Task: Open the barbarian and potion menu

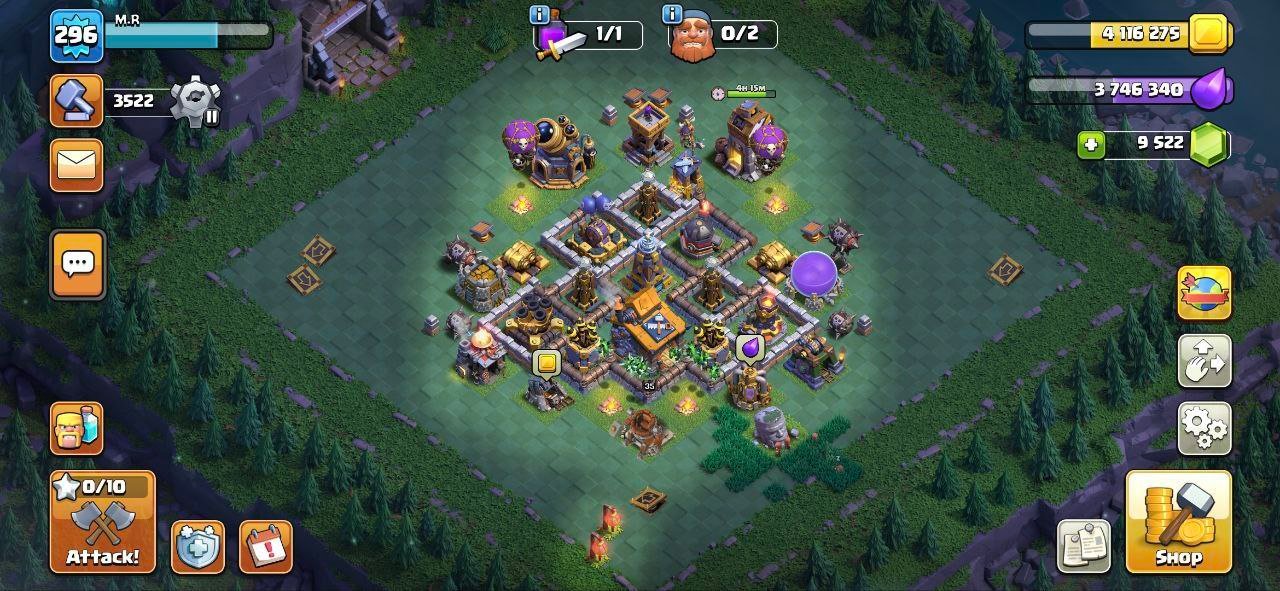Action: click(x=77, y=428)
